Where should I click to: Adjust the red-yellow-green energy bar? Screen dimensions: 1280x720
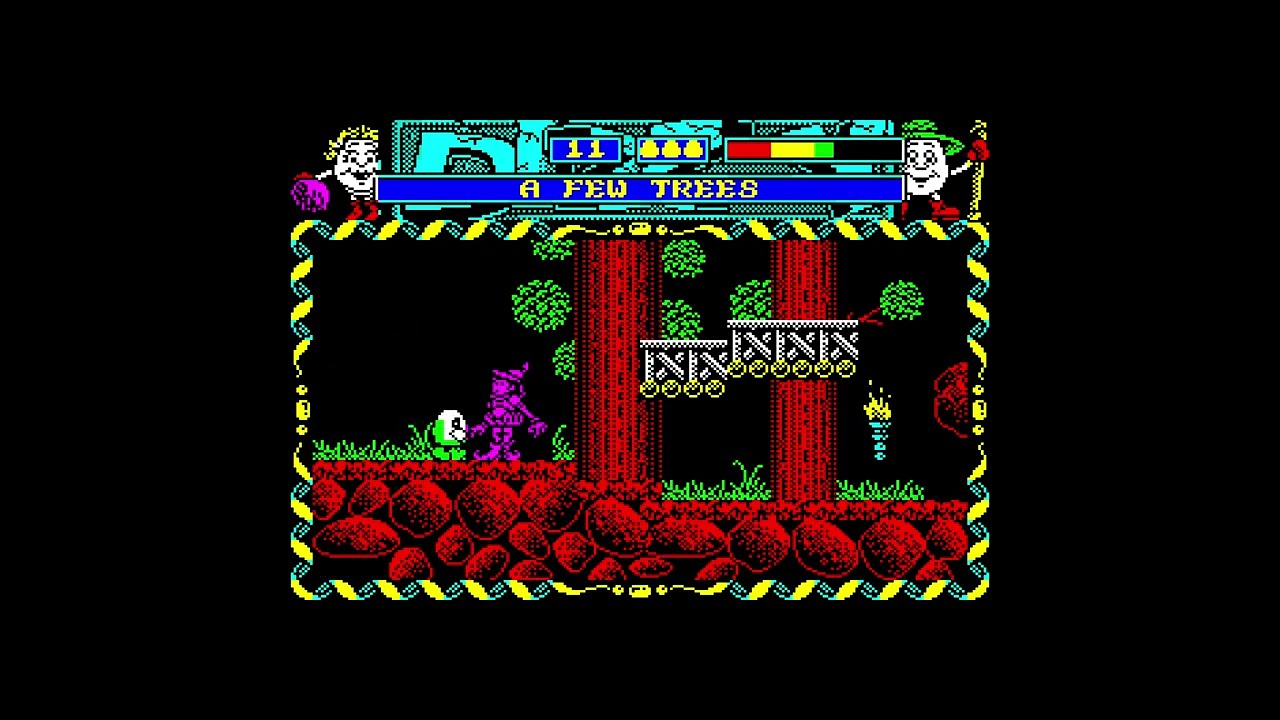(x=780, y=148)
